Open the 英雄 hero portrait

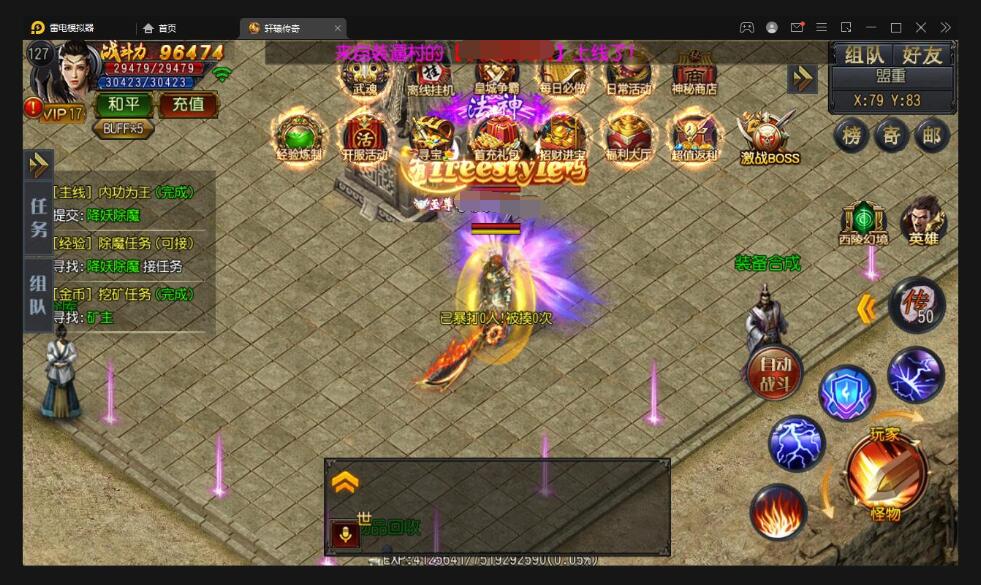click(923, 221)
